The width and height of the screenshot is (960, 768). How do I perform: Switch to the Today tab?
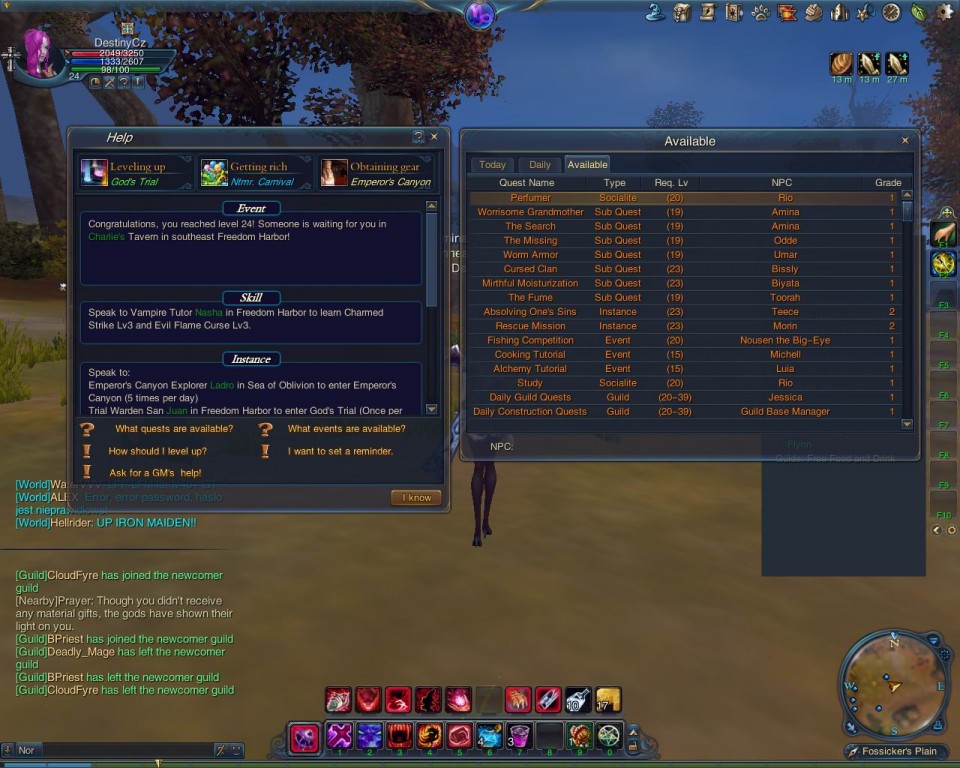(x=492, y=165)
